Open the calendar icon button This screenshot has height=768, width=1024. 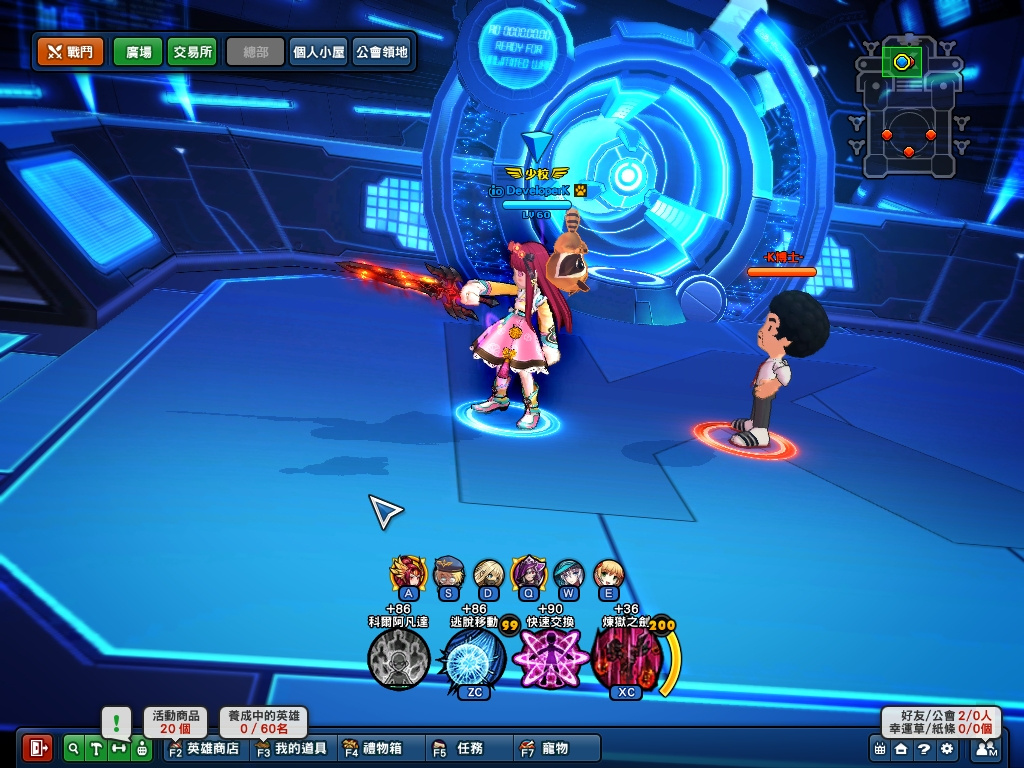click(x=880, y=748)
